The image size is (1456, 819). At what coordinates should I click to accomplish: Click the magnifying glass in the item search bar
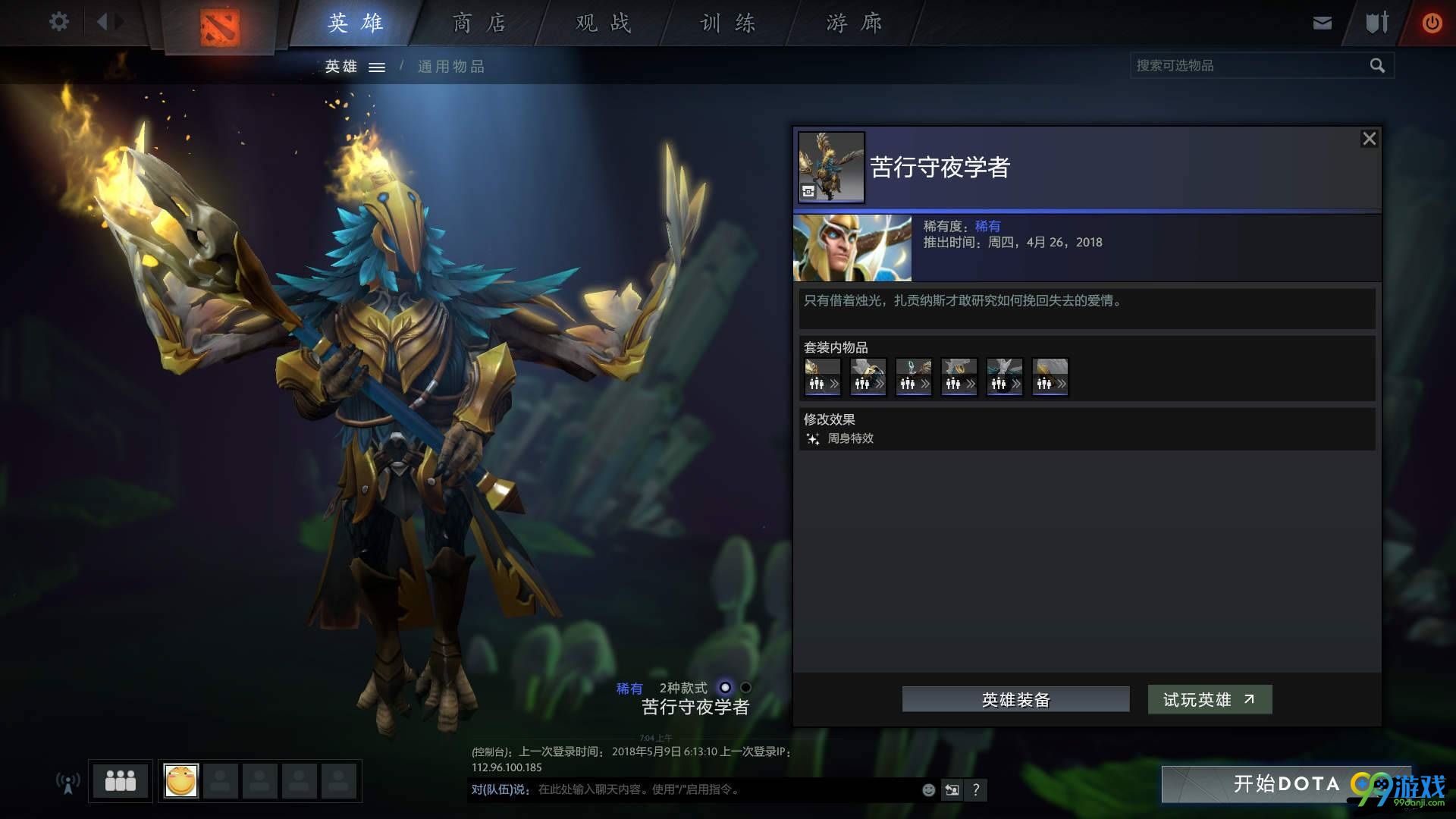(1378, 65)
